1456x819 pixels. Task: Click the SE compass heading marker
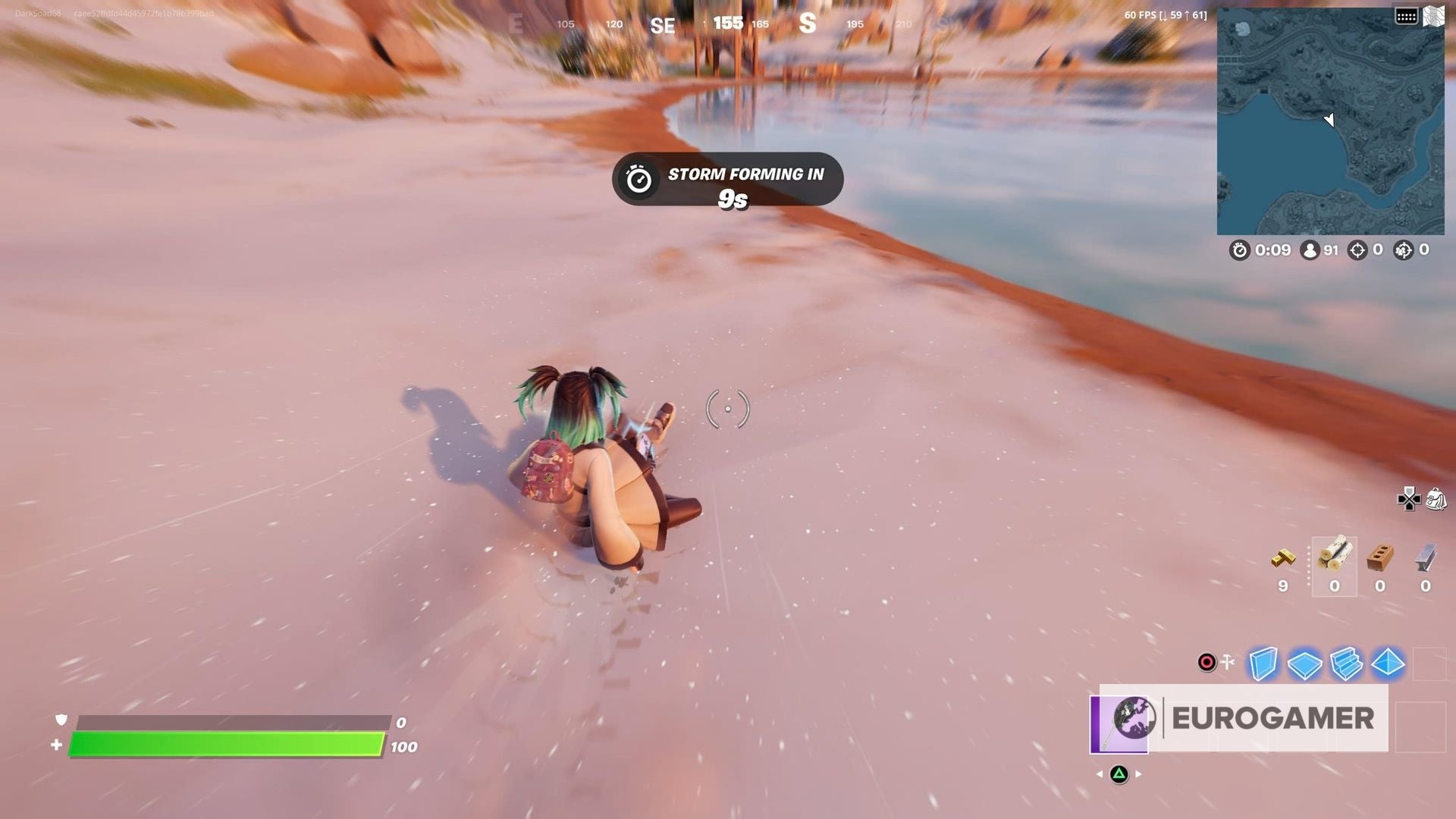tap(664, 24)
